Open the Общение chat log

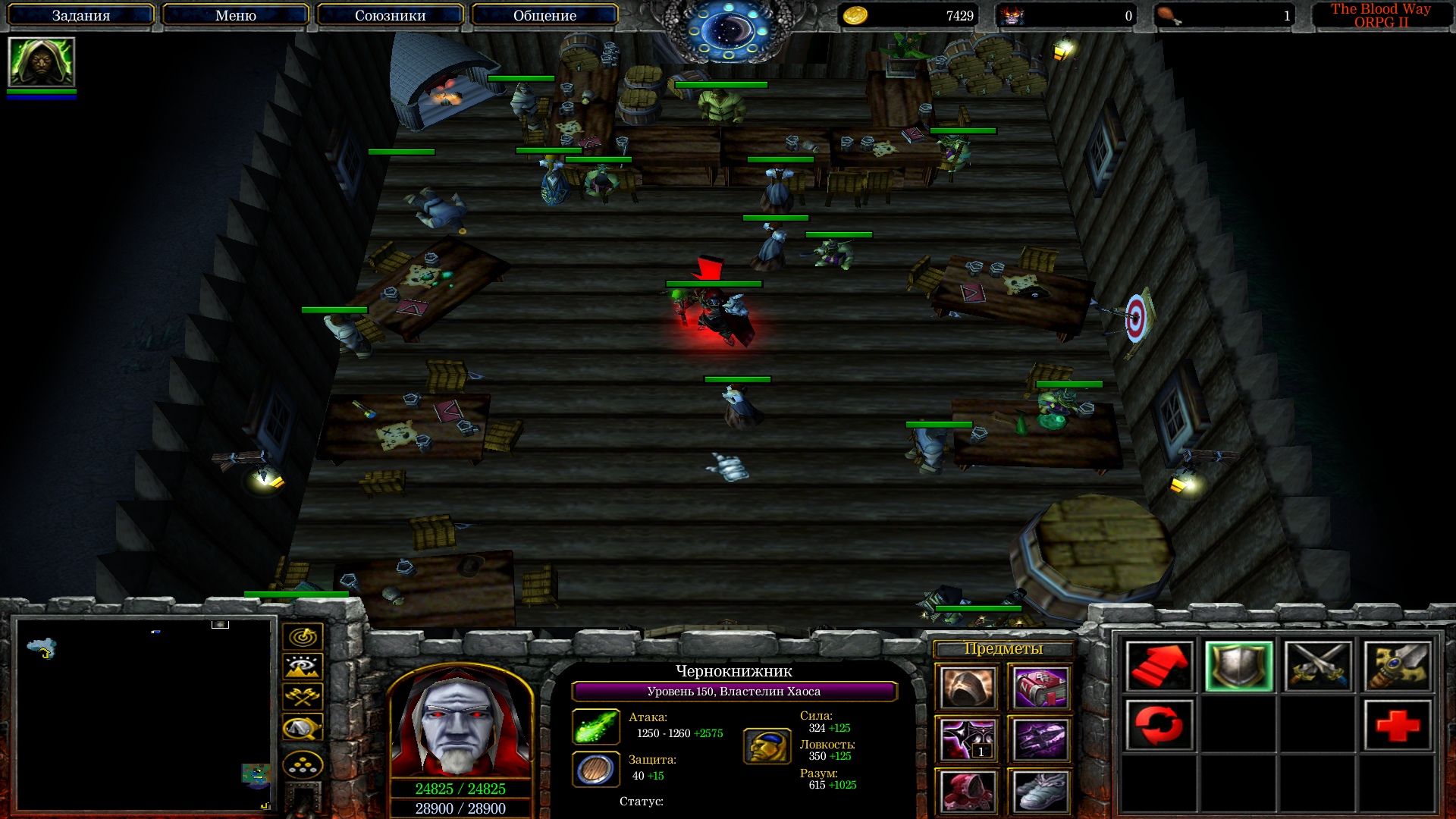pos(544,15)
